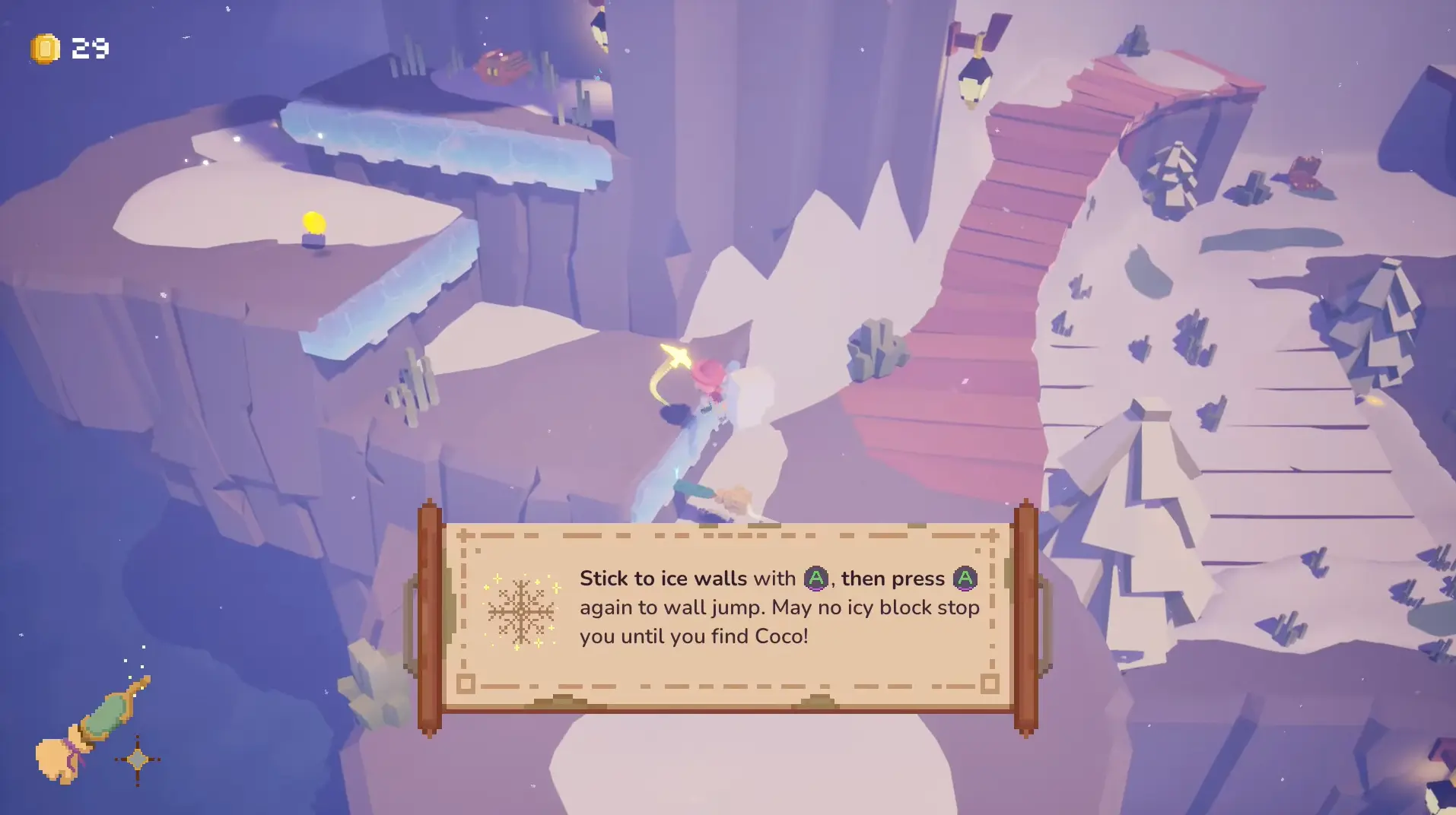Viewport: 1456px width, 815px height.
Task: Click the coin icon in the top-left HUD
Action: [x=43, y=48]
